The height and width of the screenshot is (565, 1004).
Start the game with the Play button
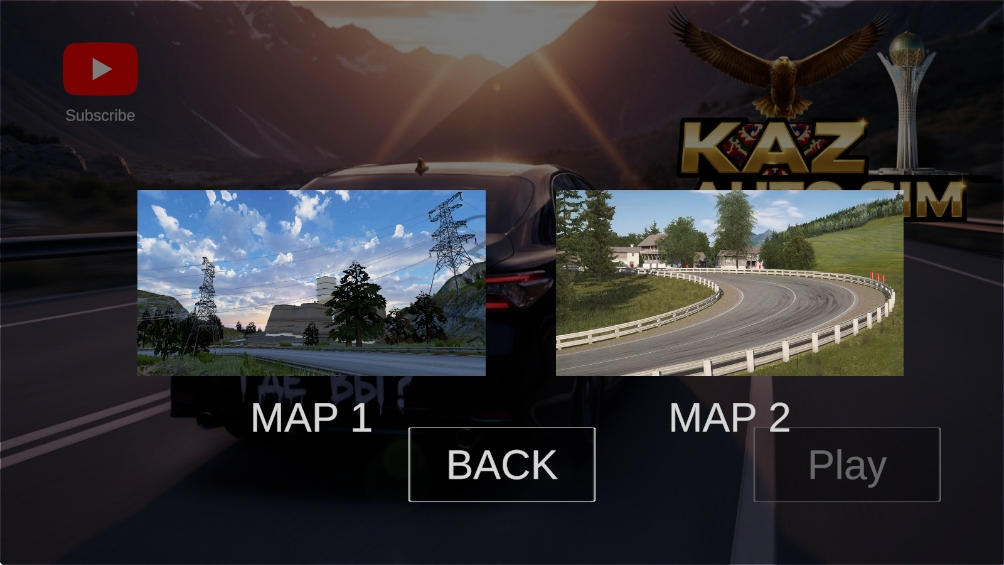tap(846, 465)
